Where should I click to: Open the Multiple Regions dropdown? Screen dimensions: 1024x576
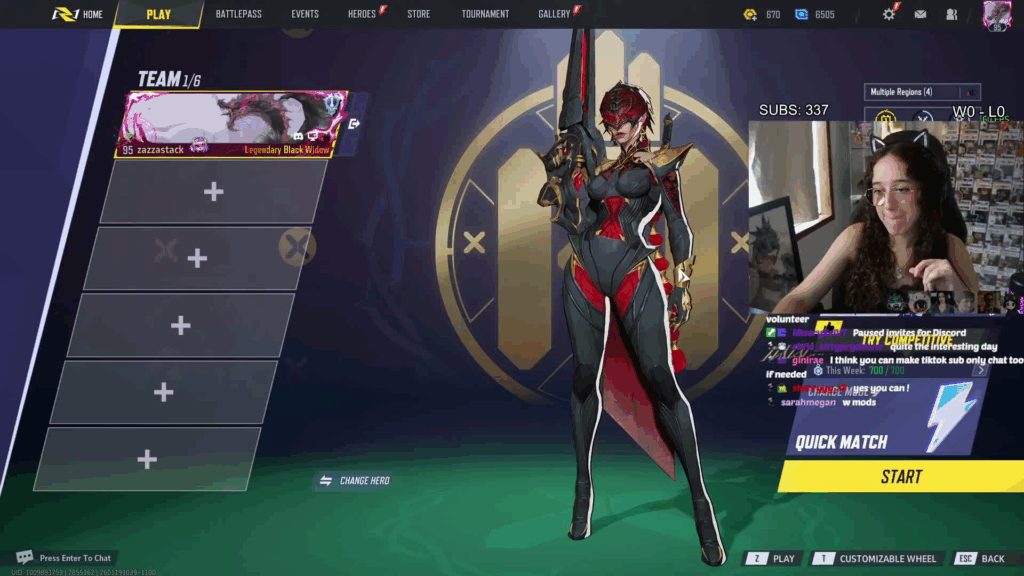[921, 92]
